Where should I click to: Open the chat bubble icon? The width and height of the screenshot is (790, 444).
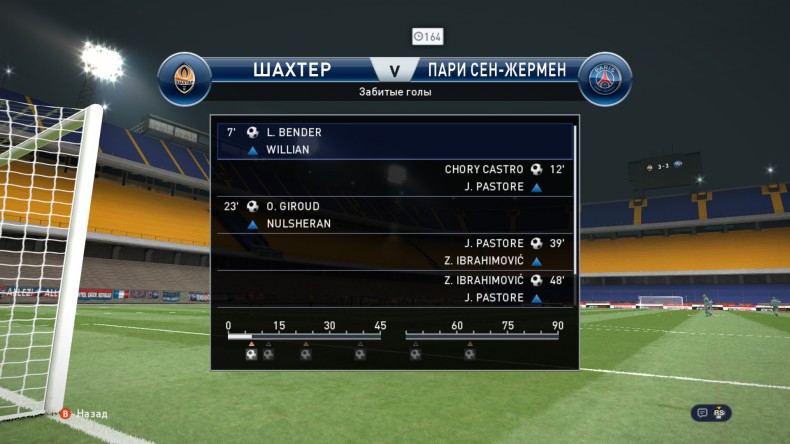[703, 412]
